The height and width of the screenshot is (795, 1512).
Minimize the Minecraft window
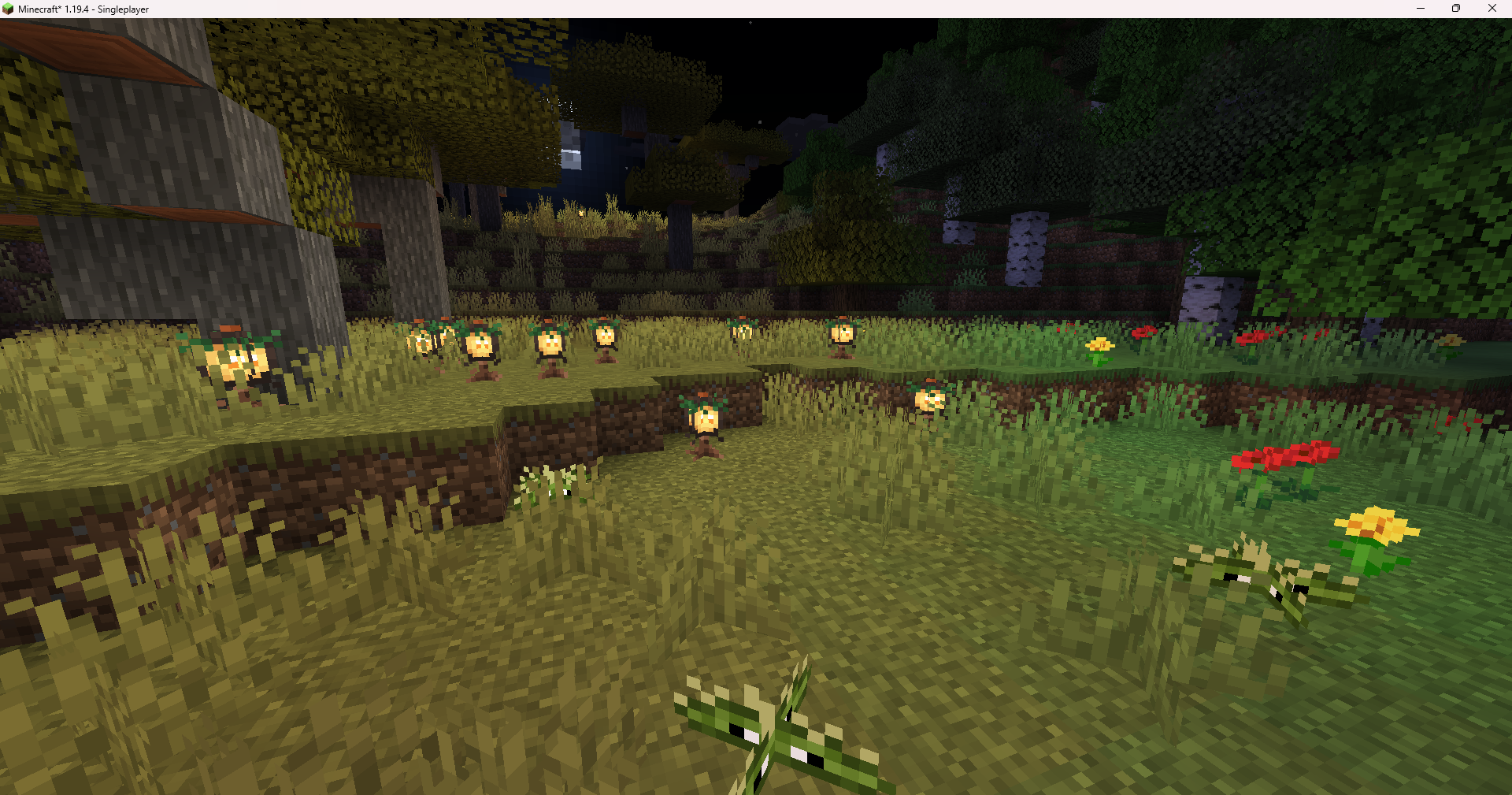(x=1420, y=9)
